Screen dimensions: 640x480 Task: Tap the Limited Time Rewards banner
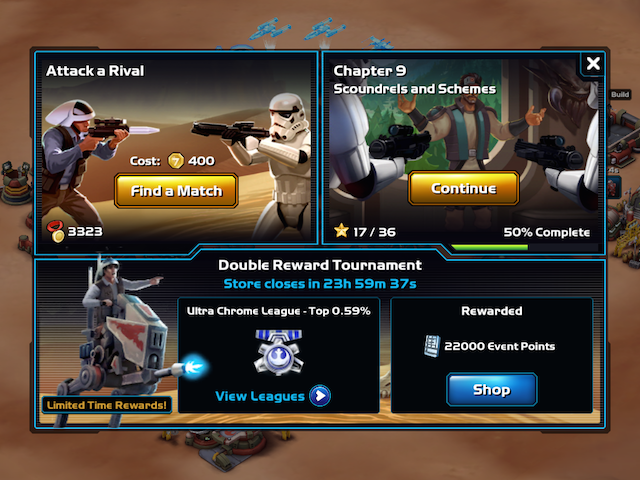click(x=107, y=405)
